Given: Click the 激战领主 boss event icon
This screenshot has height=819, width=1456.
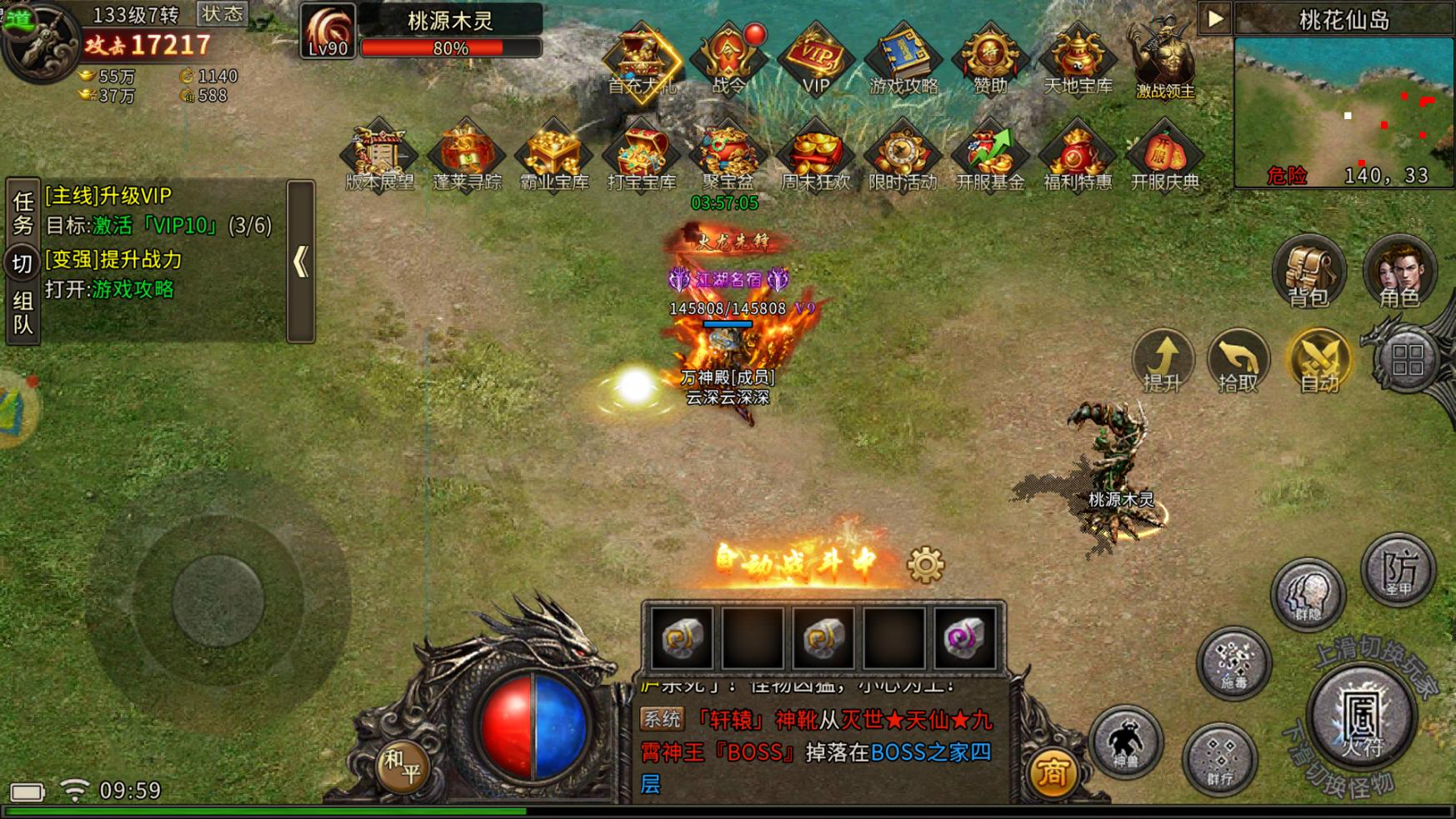Looking at the screenshot, I should 1162,58.
